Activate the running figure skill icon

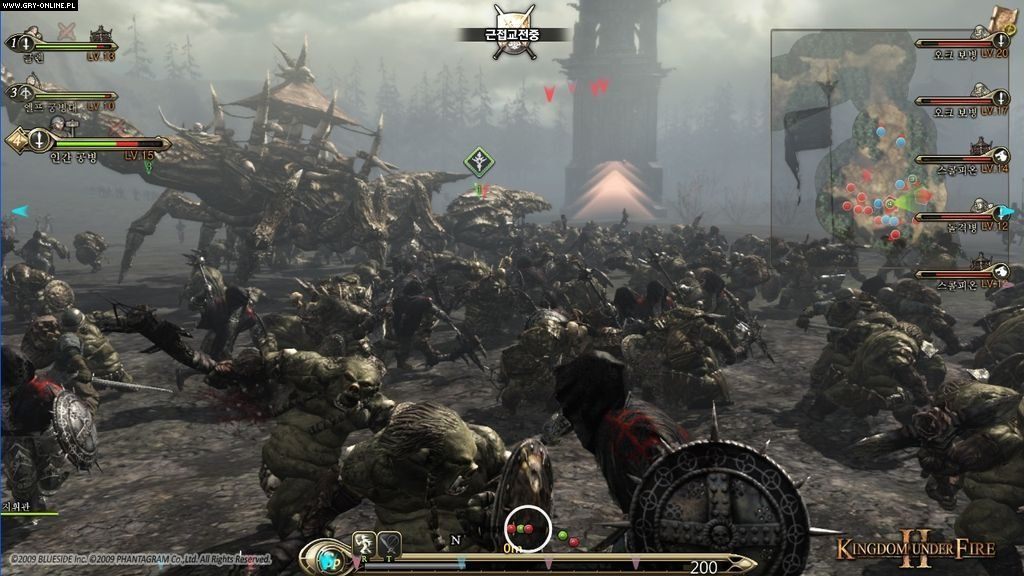[365, 543]
